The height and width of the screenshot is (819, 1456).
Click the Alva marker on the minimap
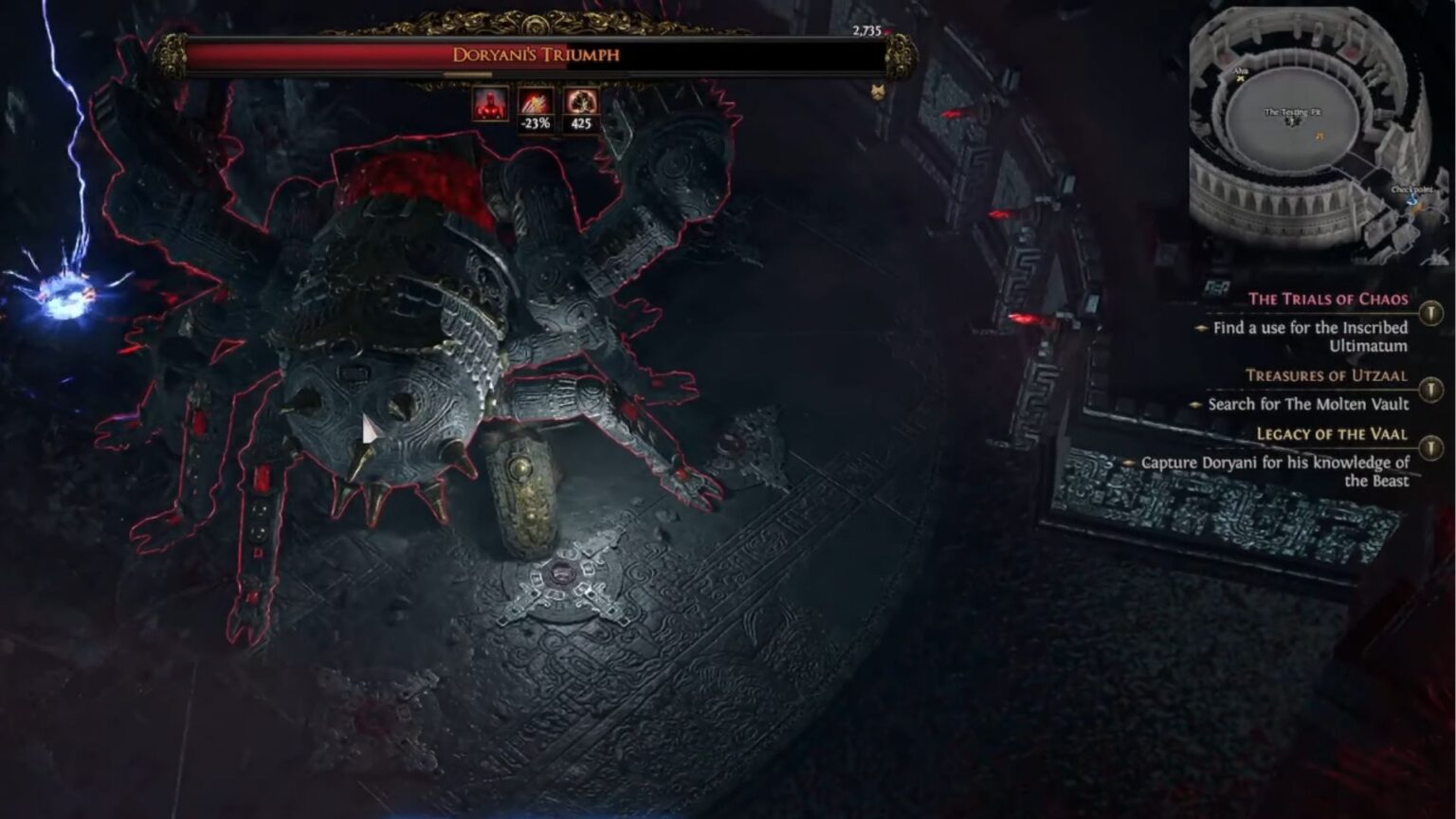coord(1240,79)
